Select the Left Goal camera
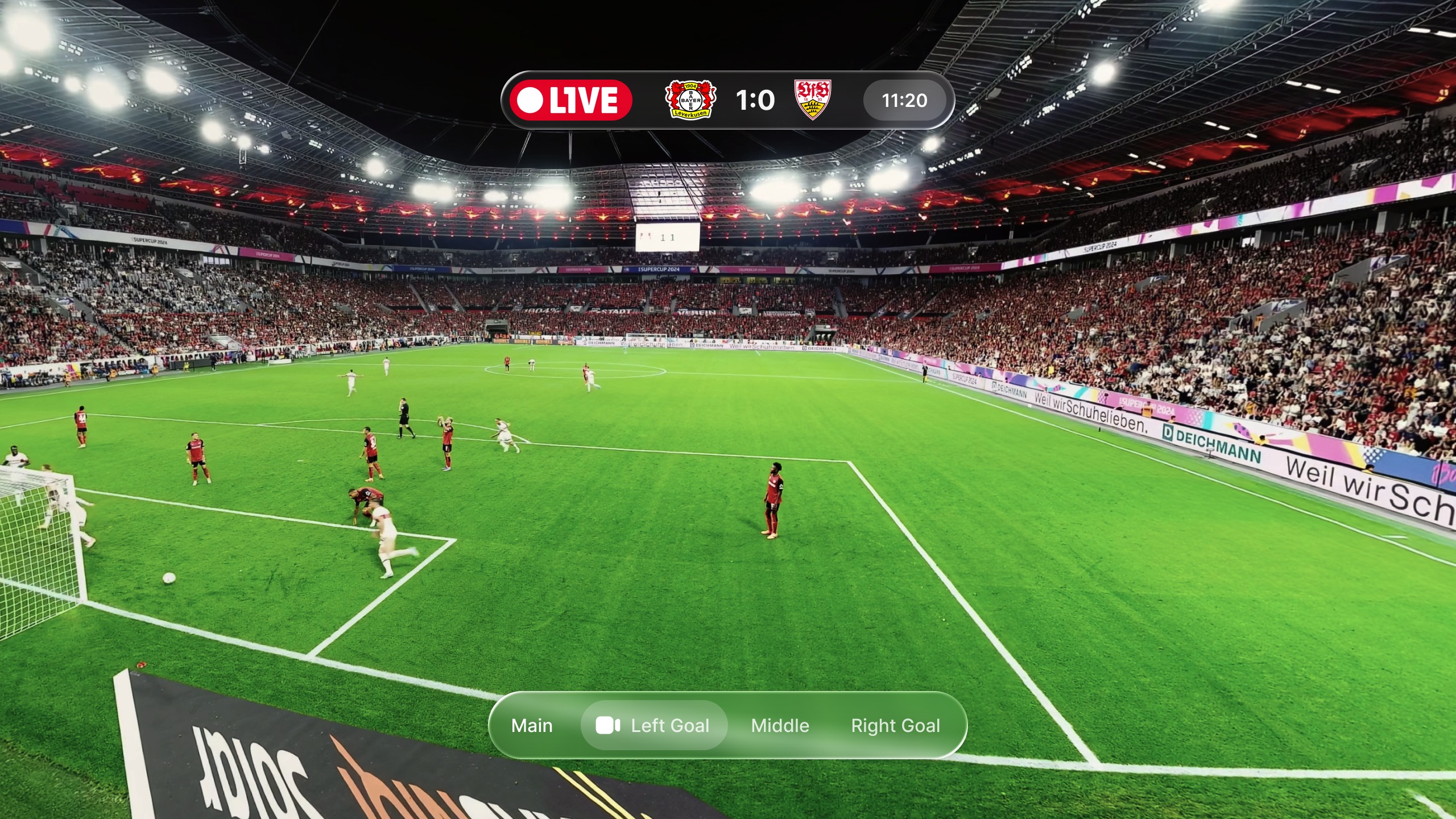Viewport: 1456px width, 819px height. 654,726
